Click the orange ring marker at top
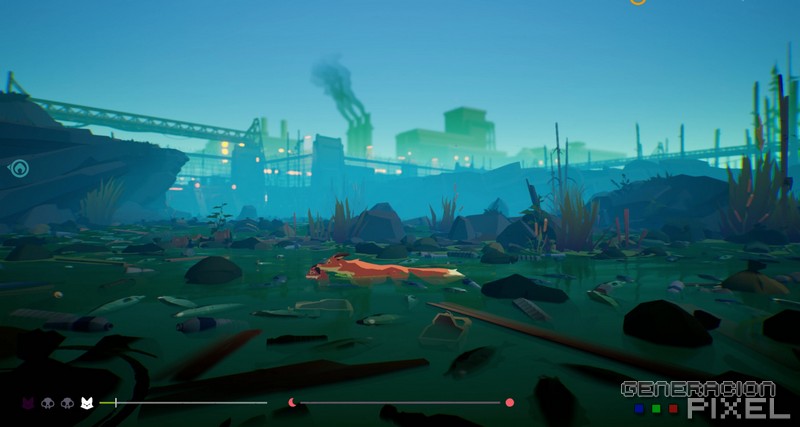 638,2
